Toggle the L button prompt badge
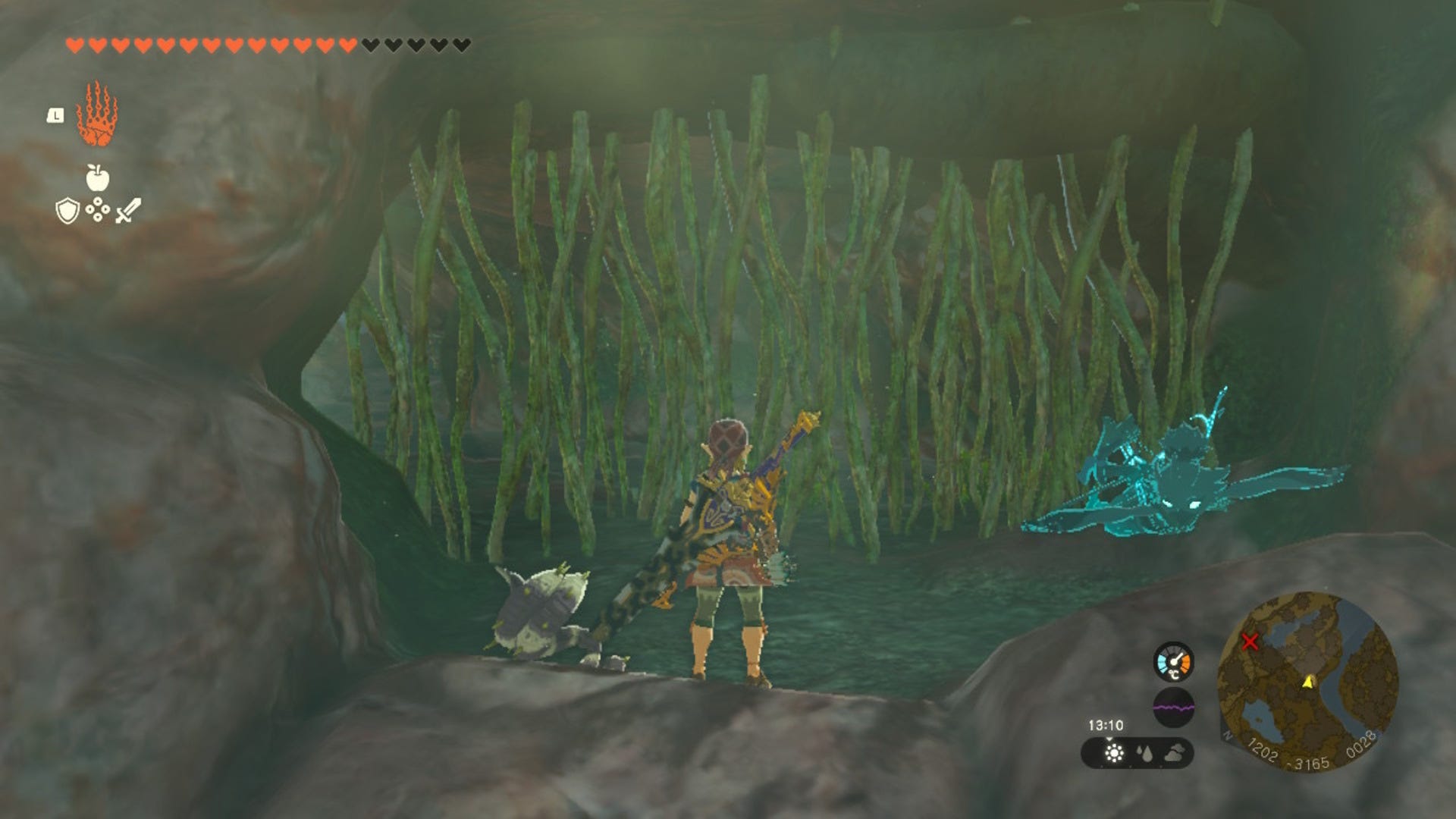The image size is (1456, 819). (55, 116)
